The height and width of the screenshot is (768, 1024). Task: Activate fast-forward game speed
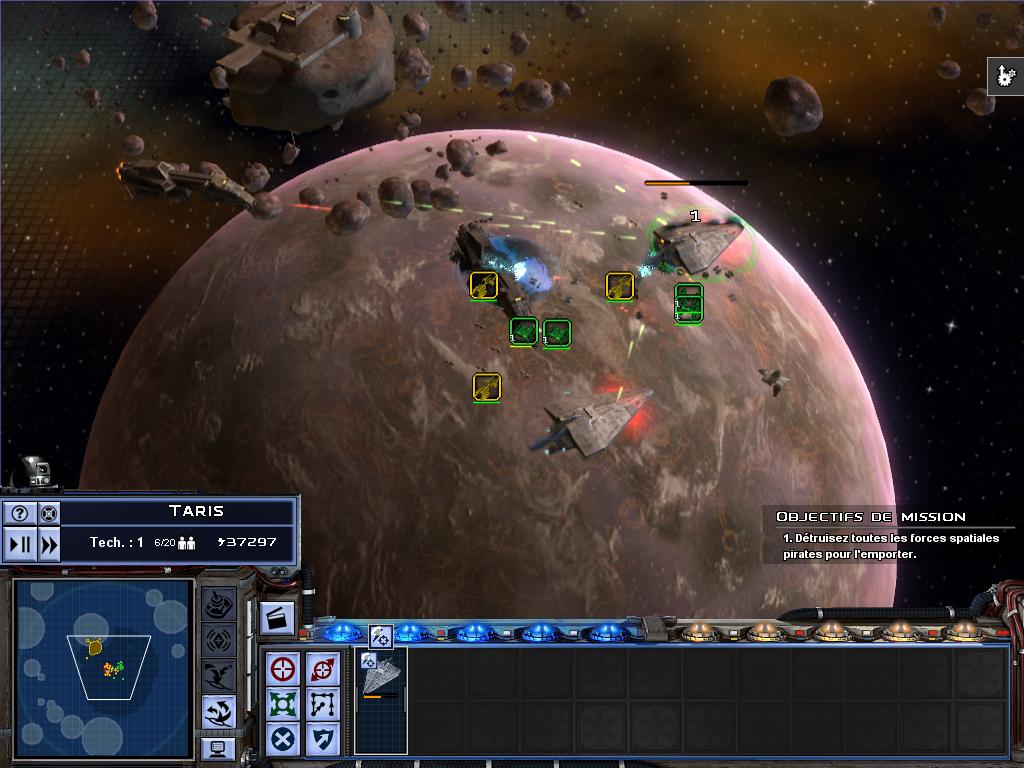pyautogui.click(x=48, y=544)
